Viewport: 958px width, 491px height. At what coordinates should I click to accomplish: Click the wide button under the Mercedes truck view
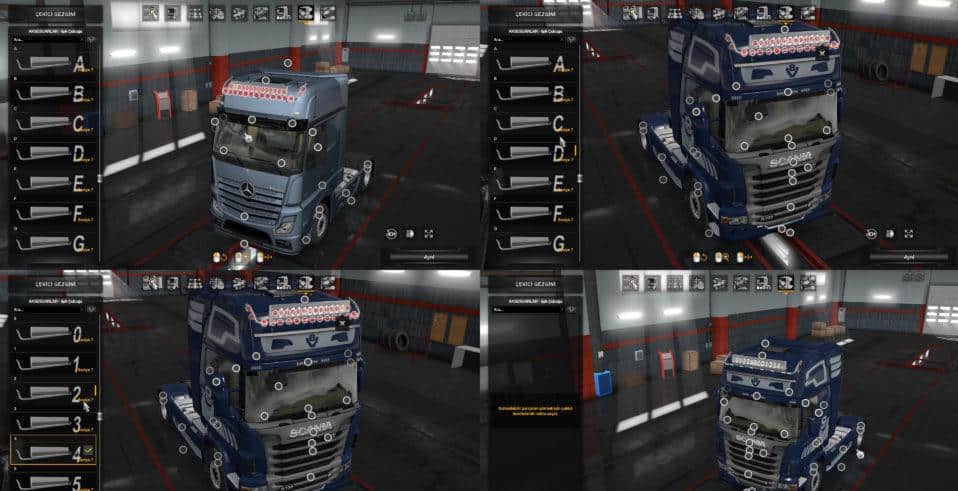430,257
